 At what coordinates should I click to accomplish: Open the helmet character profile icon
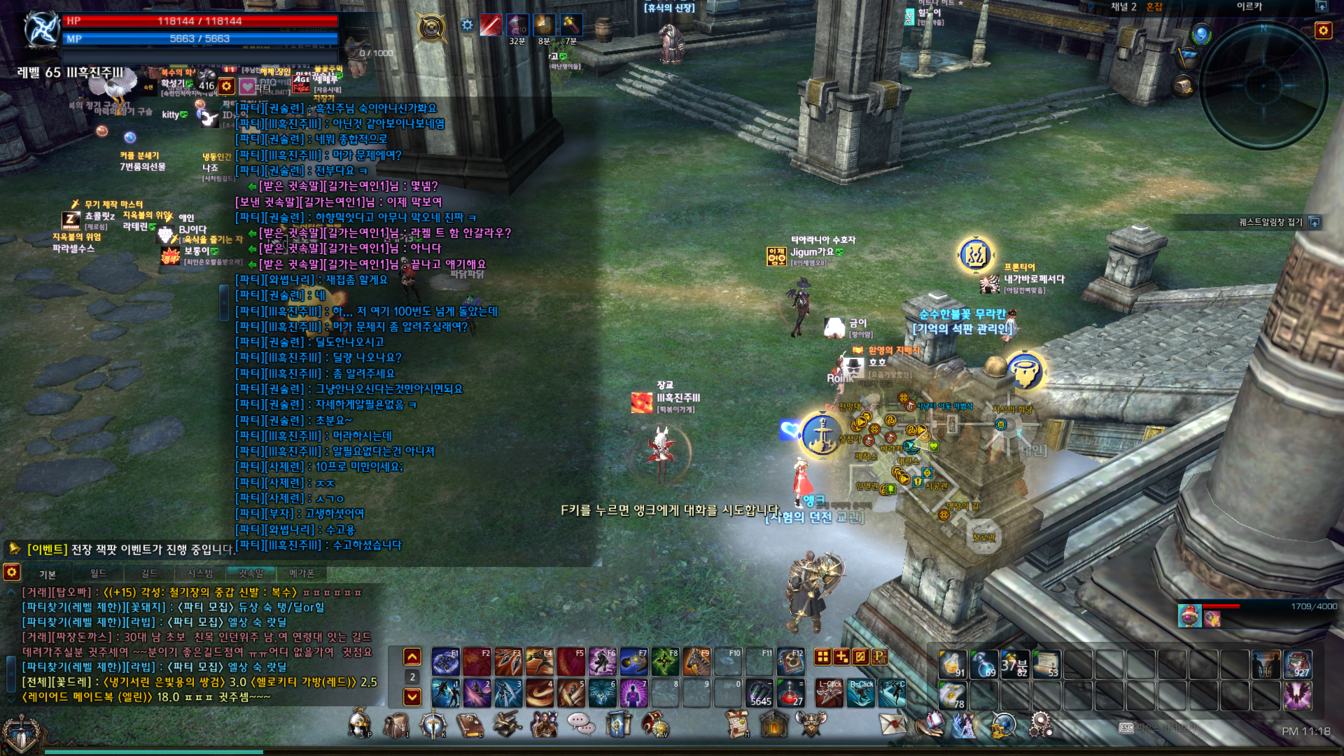[x=360, y=724]
